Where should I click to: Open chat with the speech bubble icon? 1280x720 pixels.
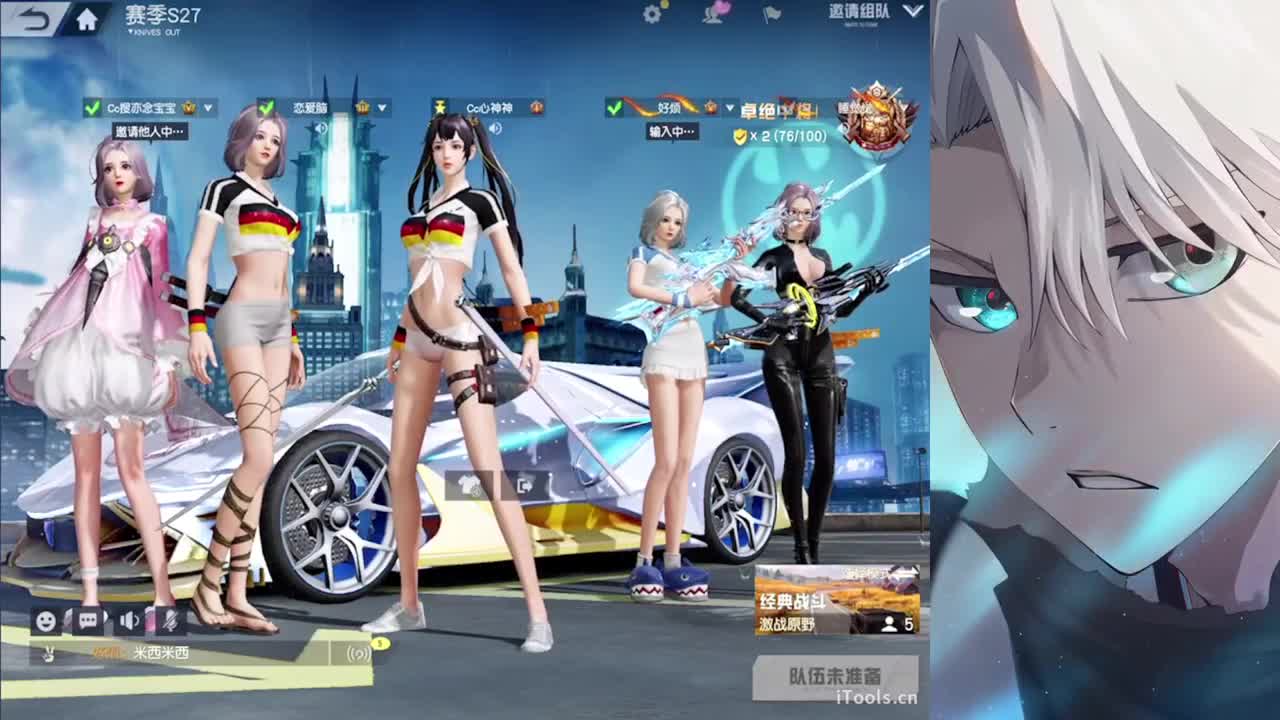(88, 620)
